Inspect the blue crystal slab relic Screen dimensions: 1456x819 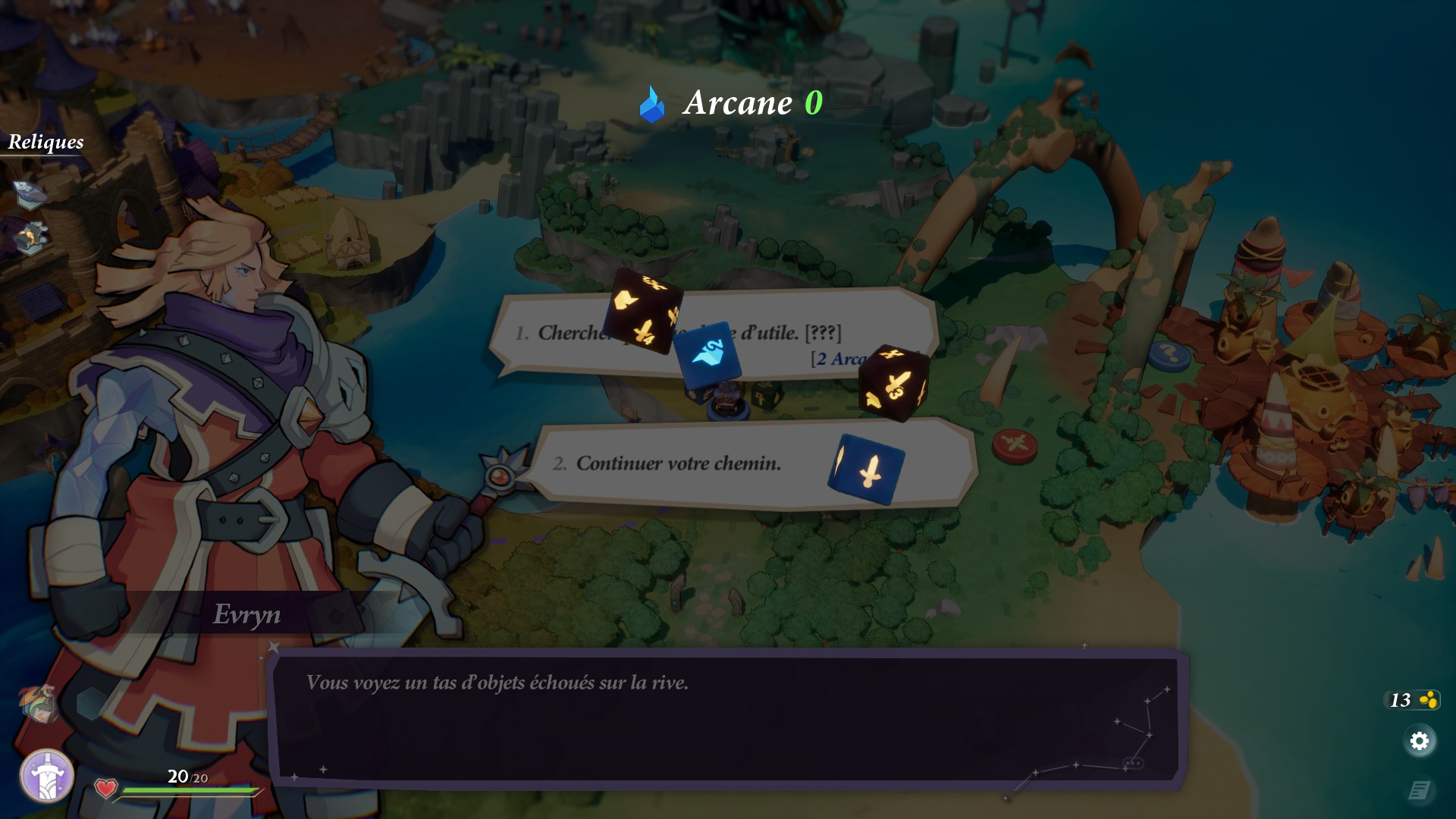click(31, 194)
